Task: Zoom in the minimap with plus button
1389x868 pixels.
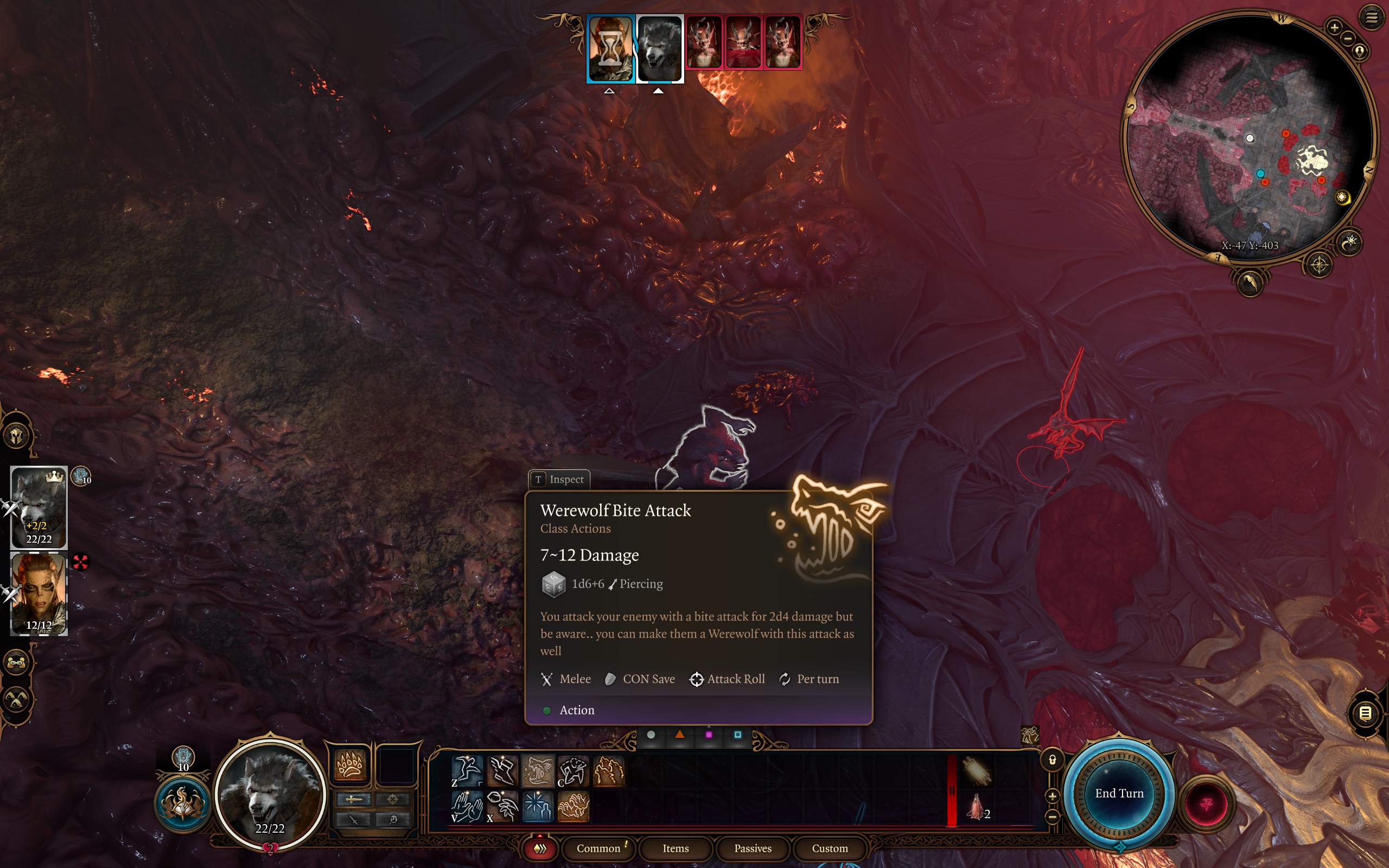Action: (x=1334, y=27)
